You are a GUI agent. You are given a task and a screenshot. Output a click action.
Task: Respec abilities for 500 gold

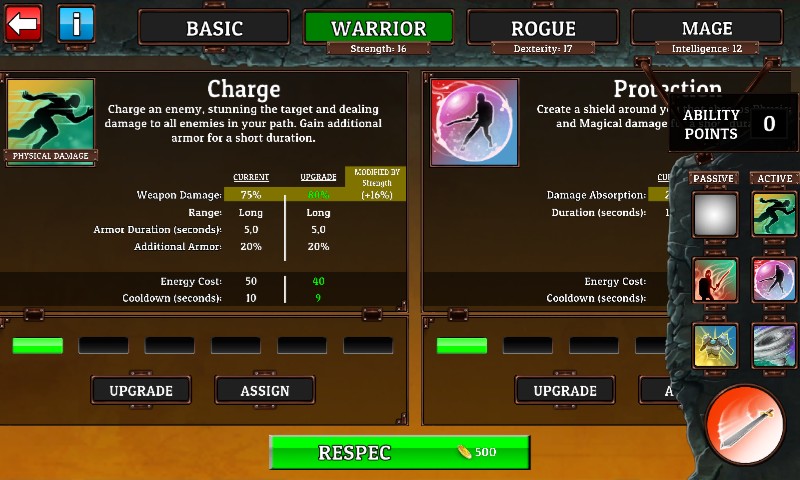[399, 452]
